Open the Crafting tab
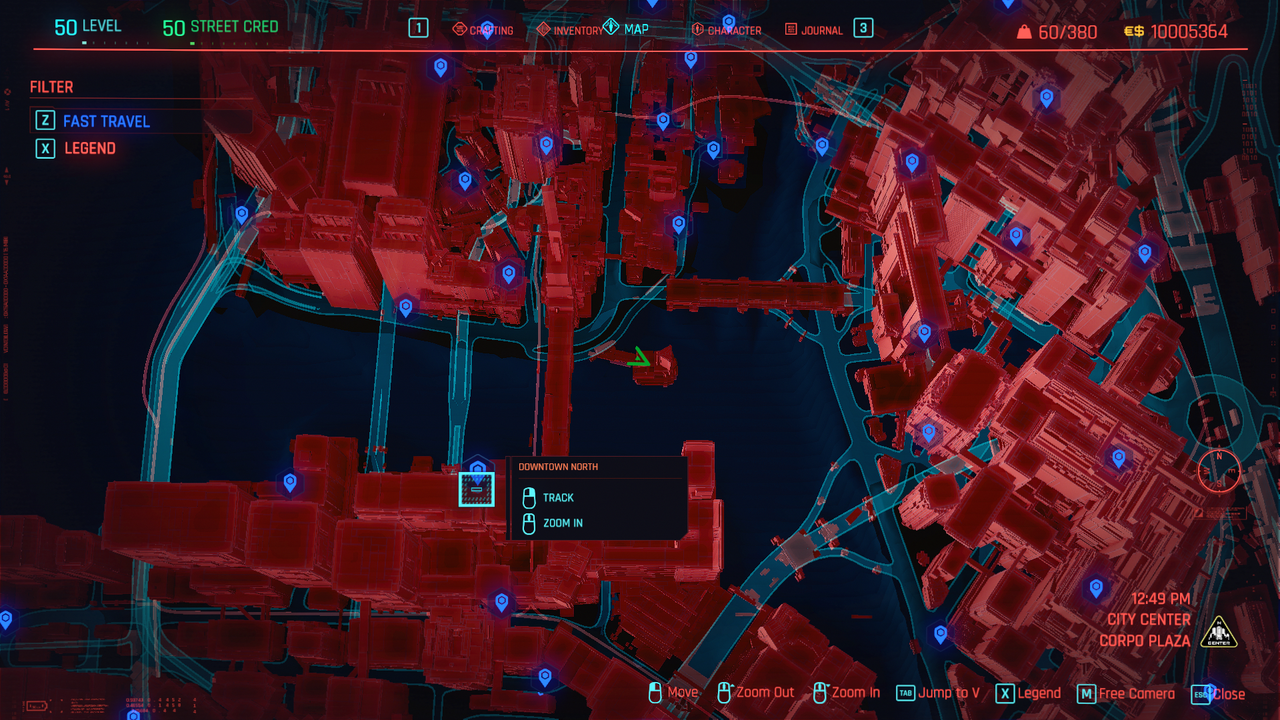The width and height of the screenshot is (1280, 720). click(483, 30)
